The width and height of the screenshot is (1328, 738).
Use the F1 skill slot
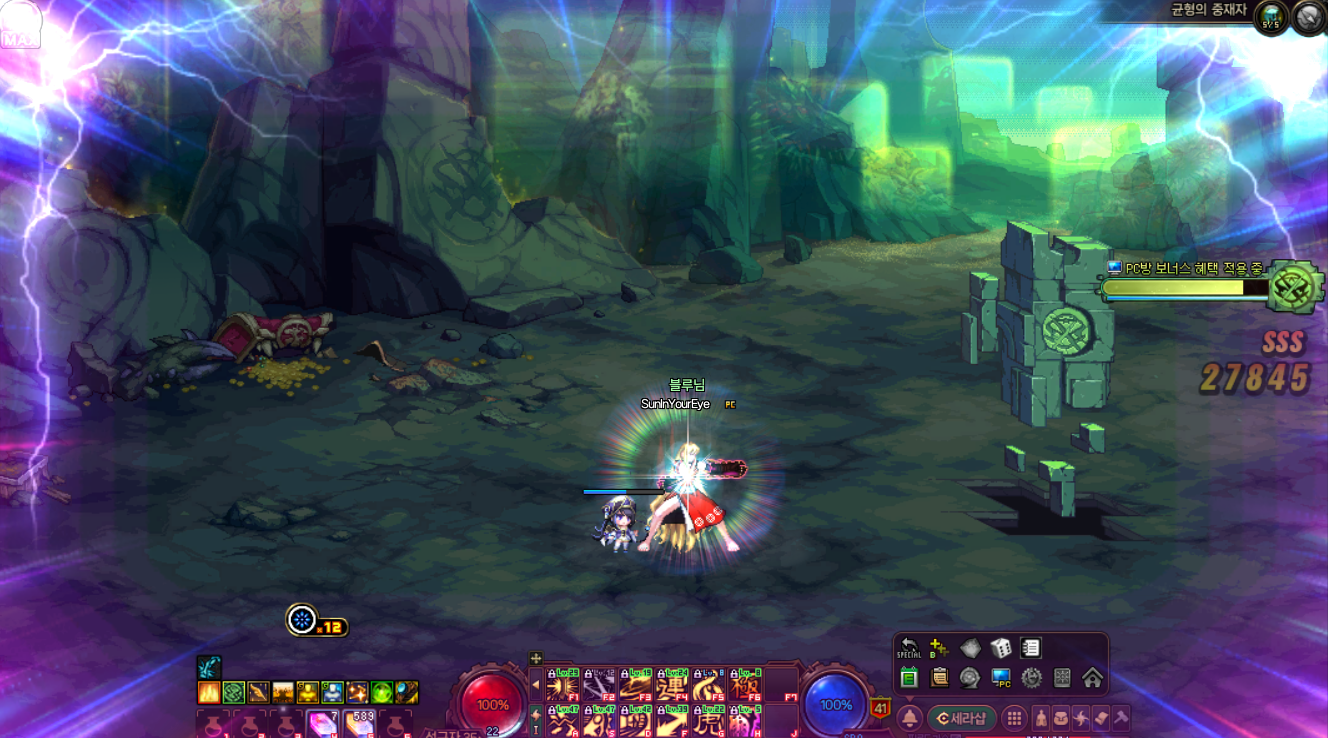562,685
